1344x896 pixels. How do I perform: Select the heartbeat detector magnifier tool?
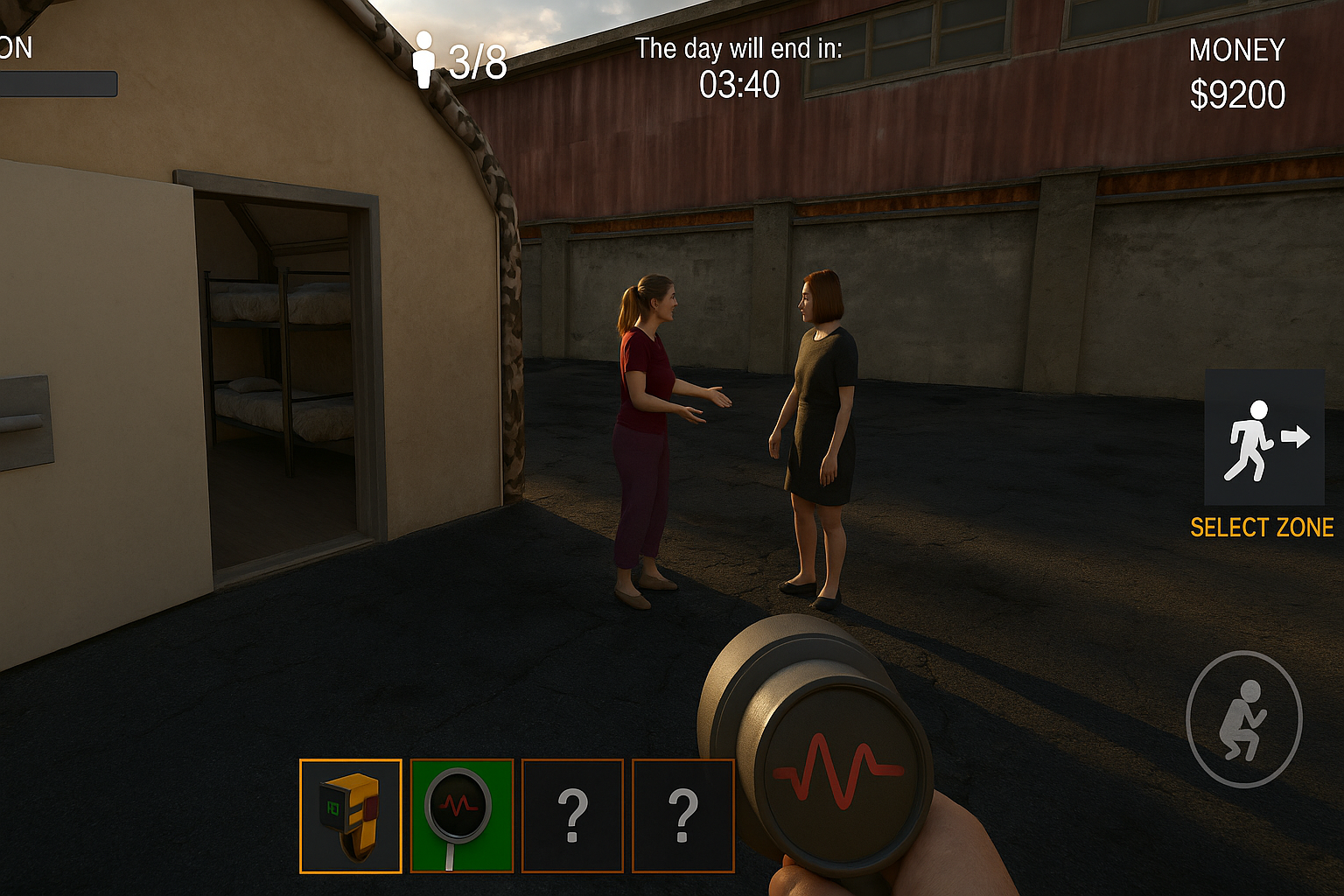tap(462, 814)
